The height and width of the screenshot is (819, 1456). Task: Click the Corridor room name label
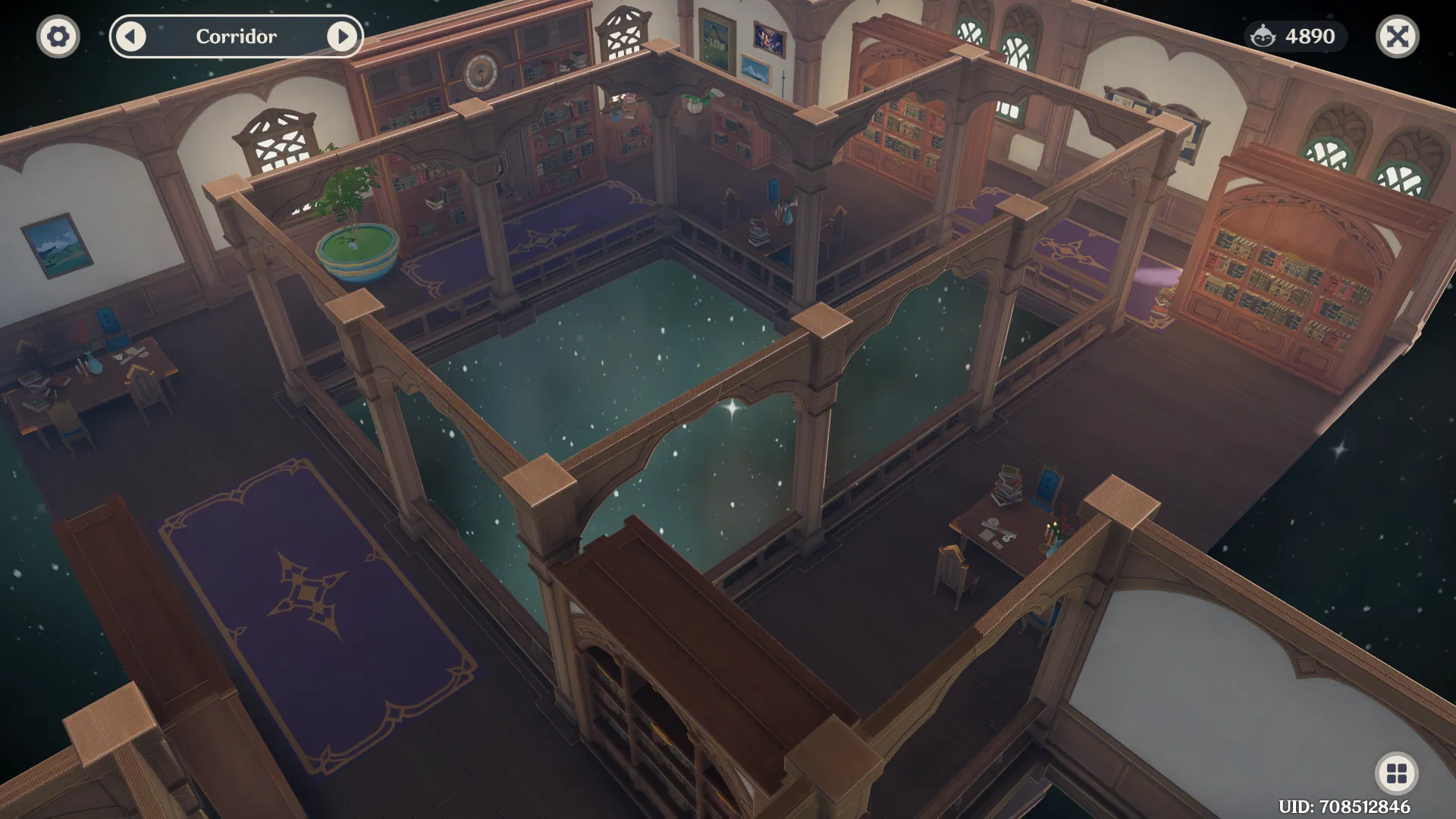[x=237, y=36]
